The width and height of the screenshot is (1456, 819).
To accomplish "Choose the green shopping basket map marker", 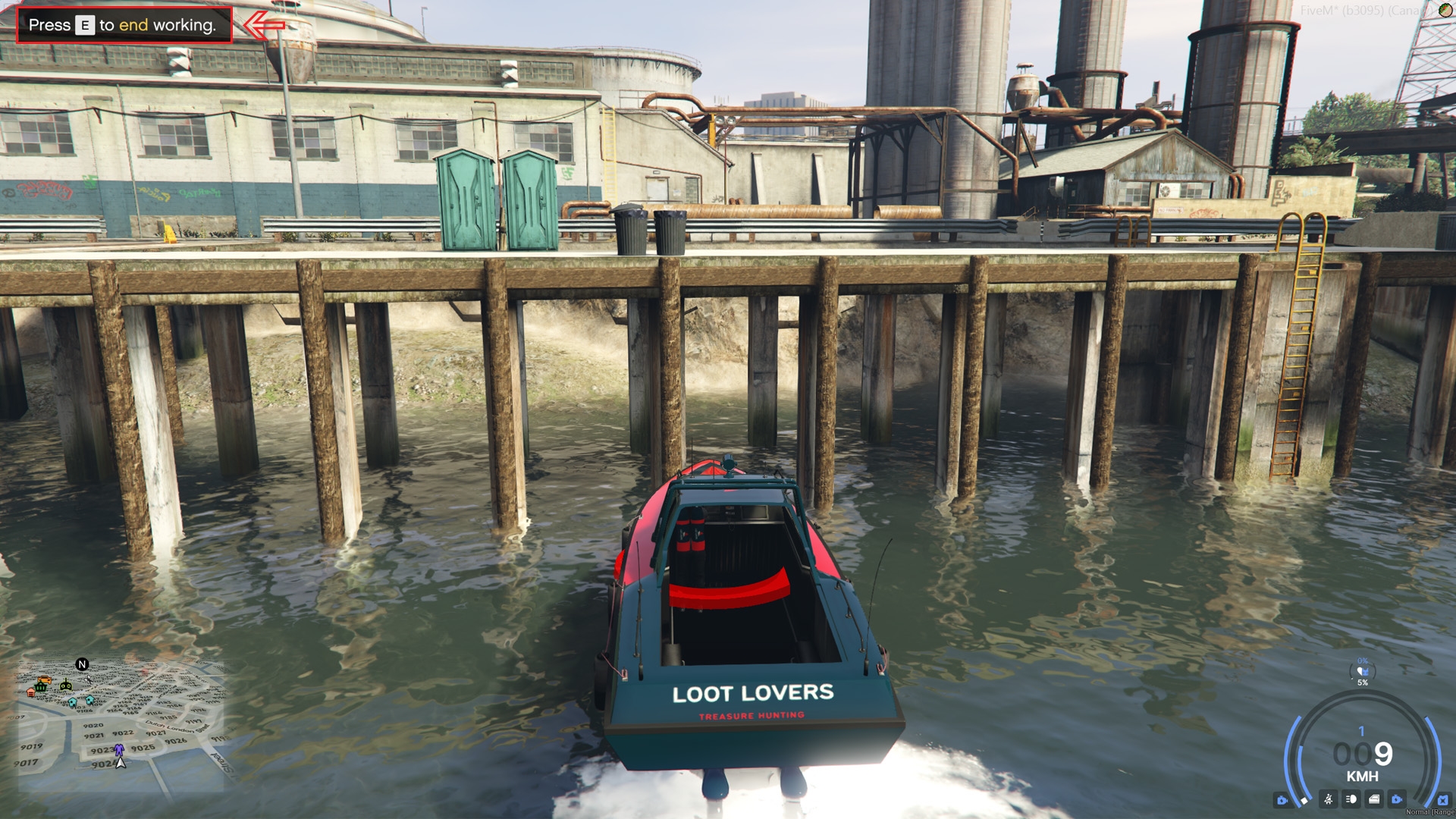I will tap(41, 687).
